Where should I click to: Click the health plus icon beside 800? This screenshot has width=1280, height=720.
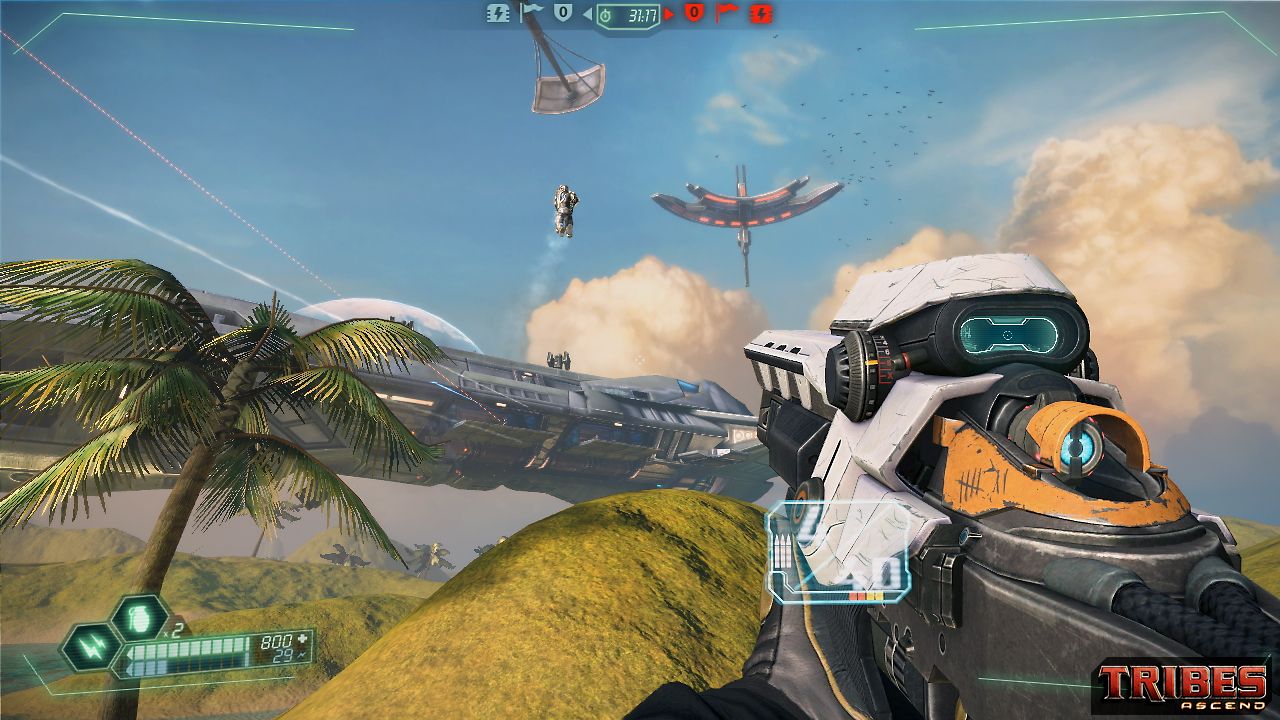tap(303, 639)
